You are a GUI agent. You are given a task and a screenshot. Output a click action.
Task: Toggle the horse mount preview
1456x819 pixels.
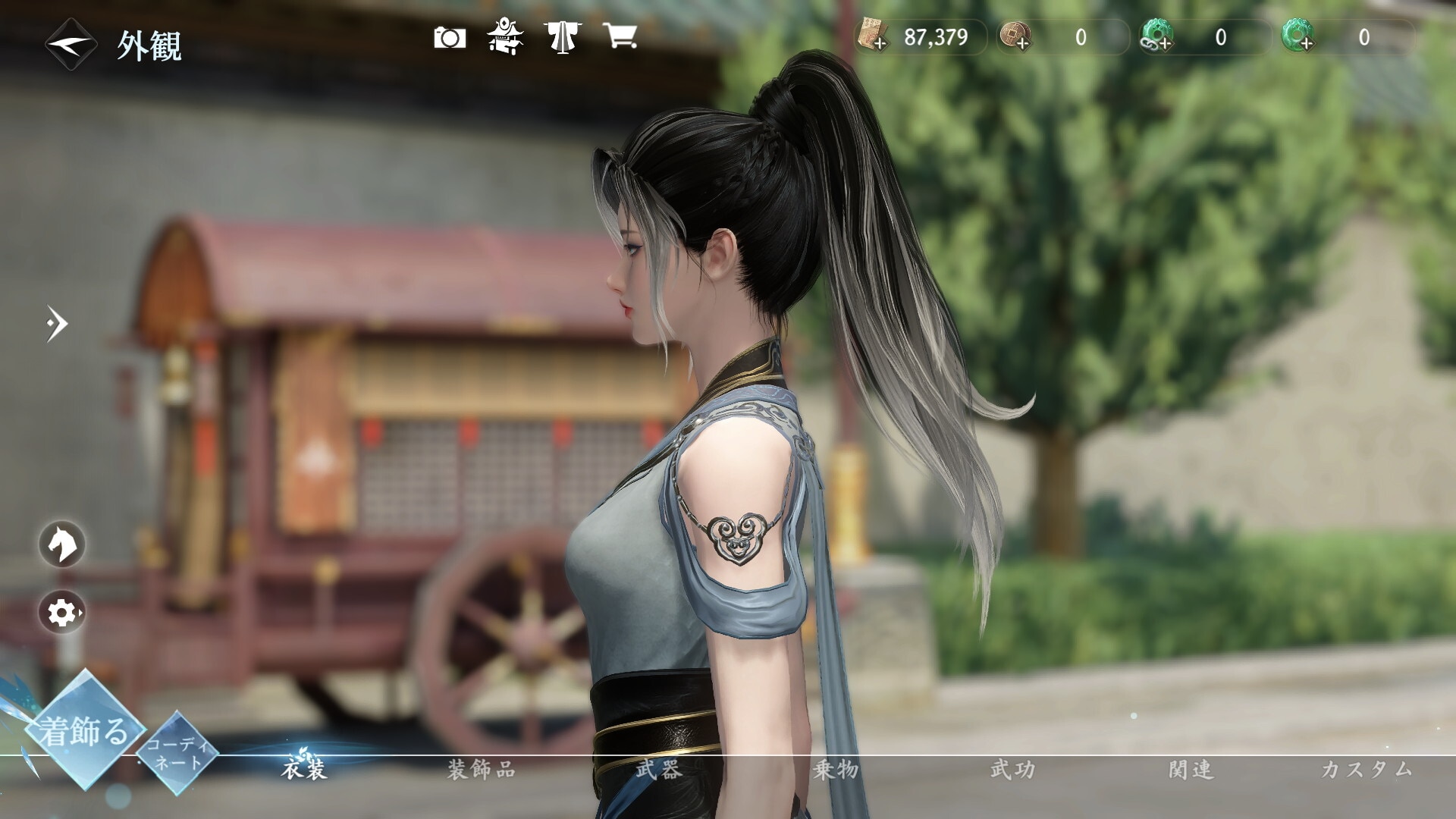62,544
